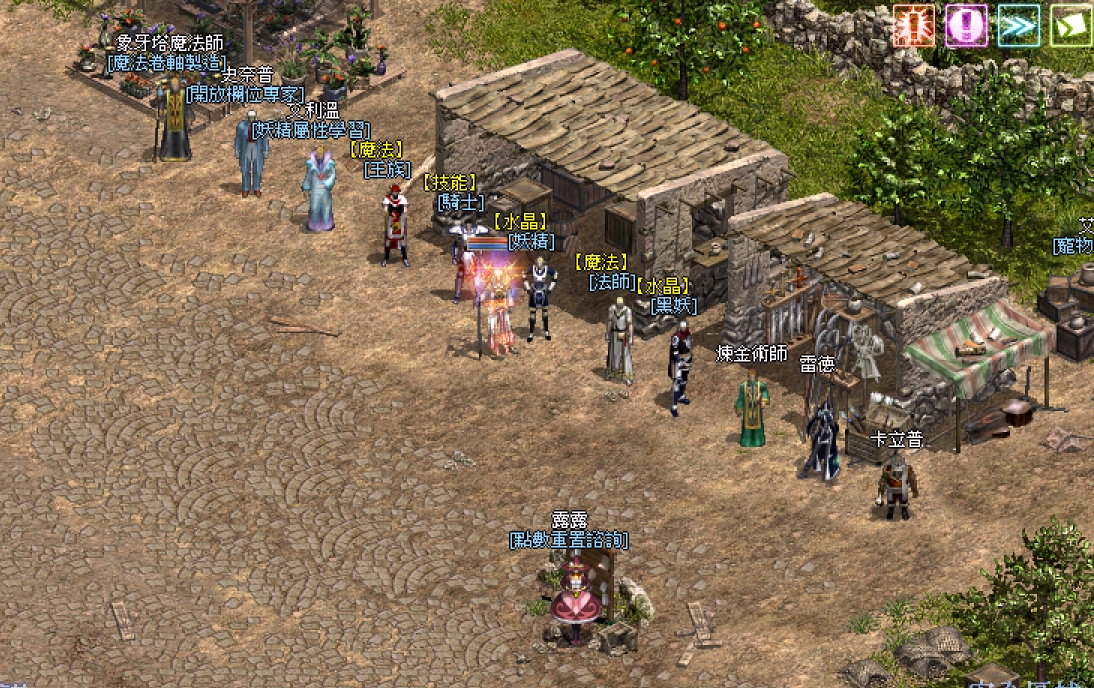1094x688 pixels.
Task: Select the green arrow panel icon
Action: point(1071,25)
